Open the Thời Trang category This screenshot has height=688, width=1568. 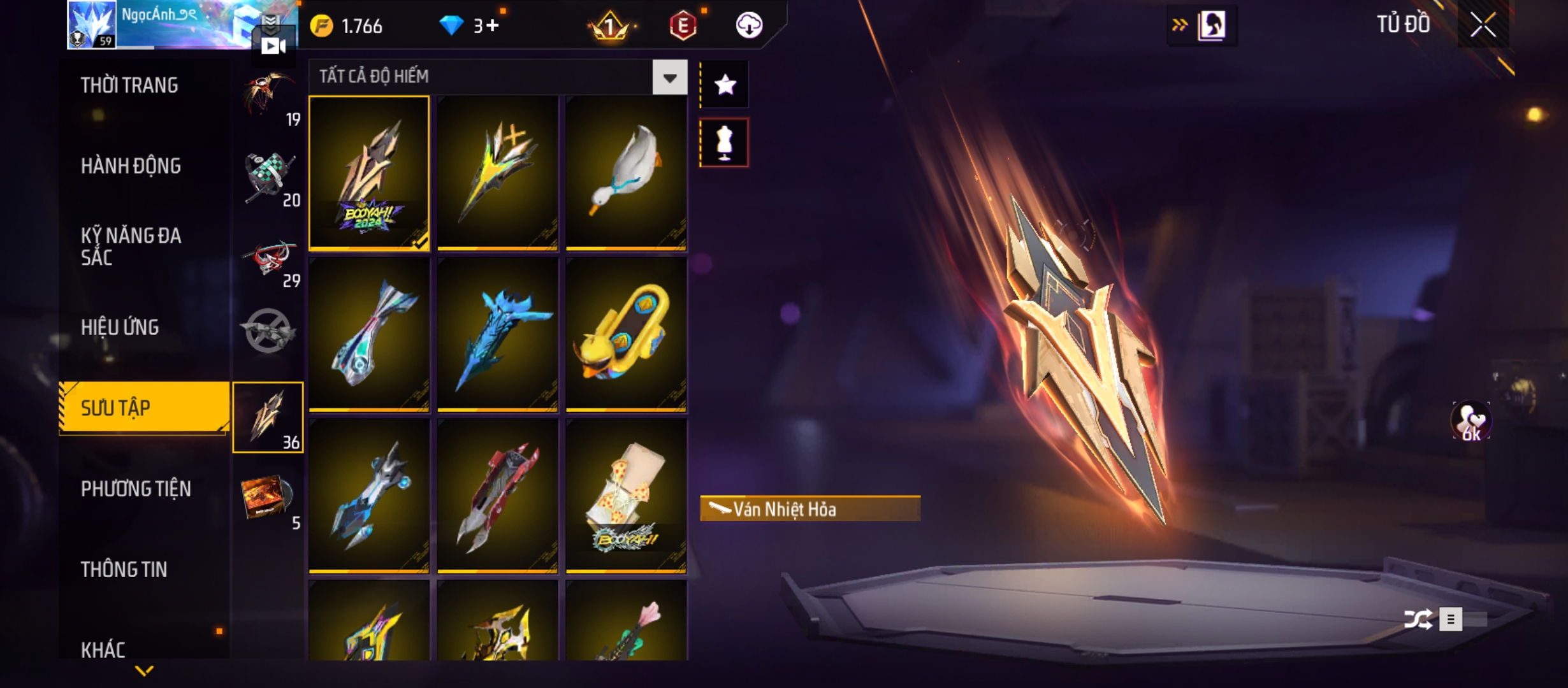click(x=129, y=85)
